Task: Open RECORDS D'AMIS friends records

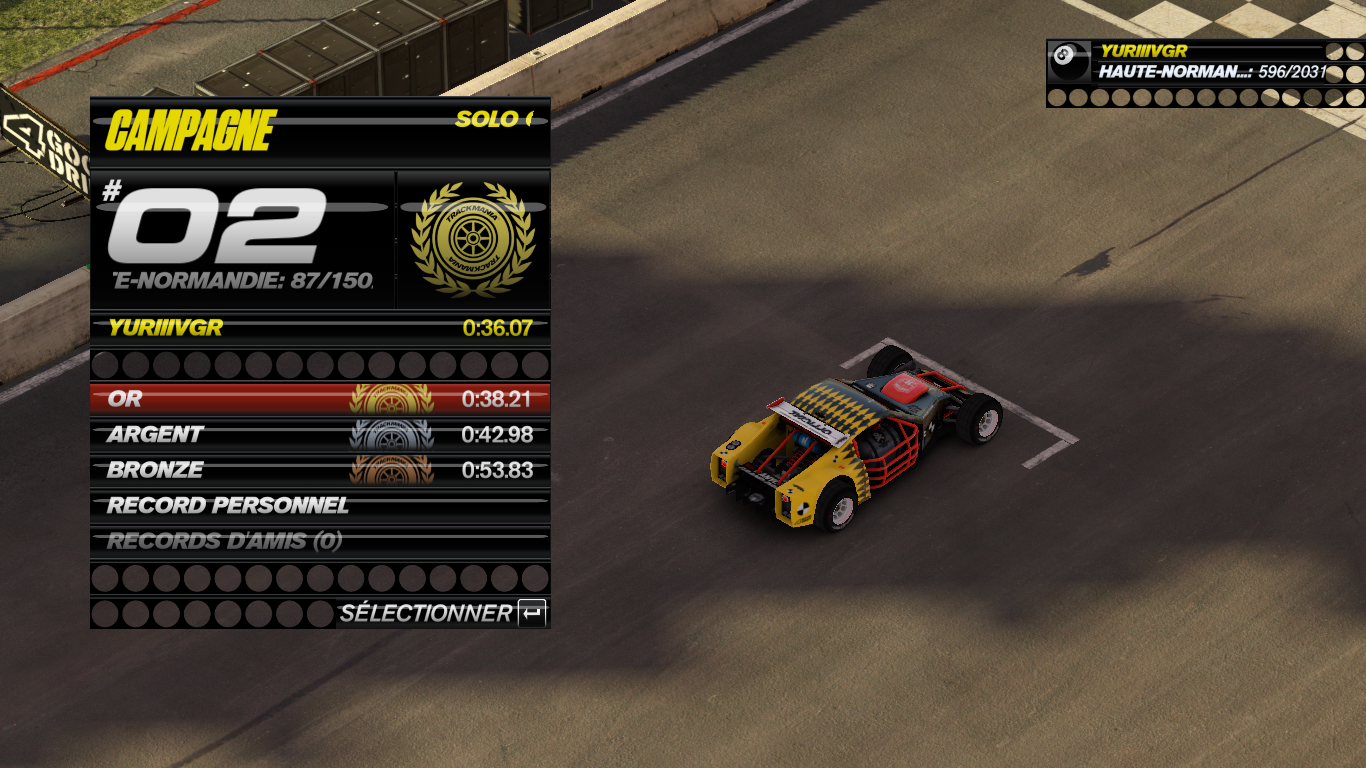Action: coord(320,542)
